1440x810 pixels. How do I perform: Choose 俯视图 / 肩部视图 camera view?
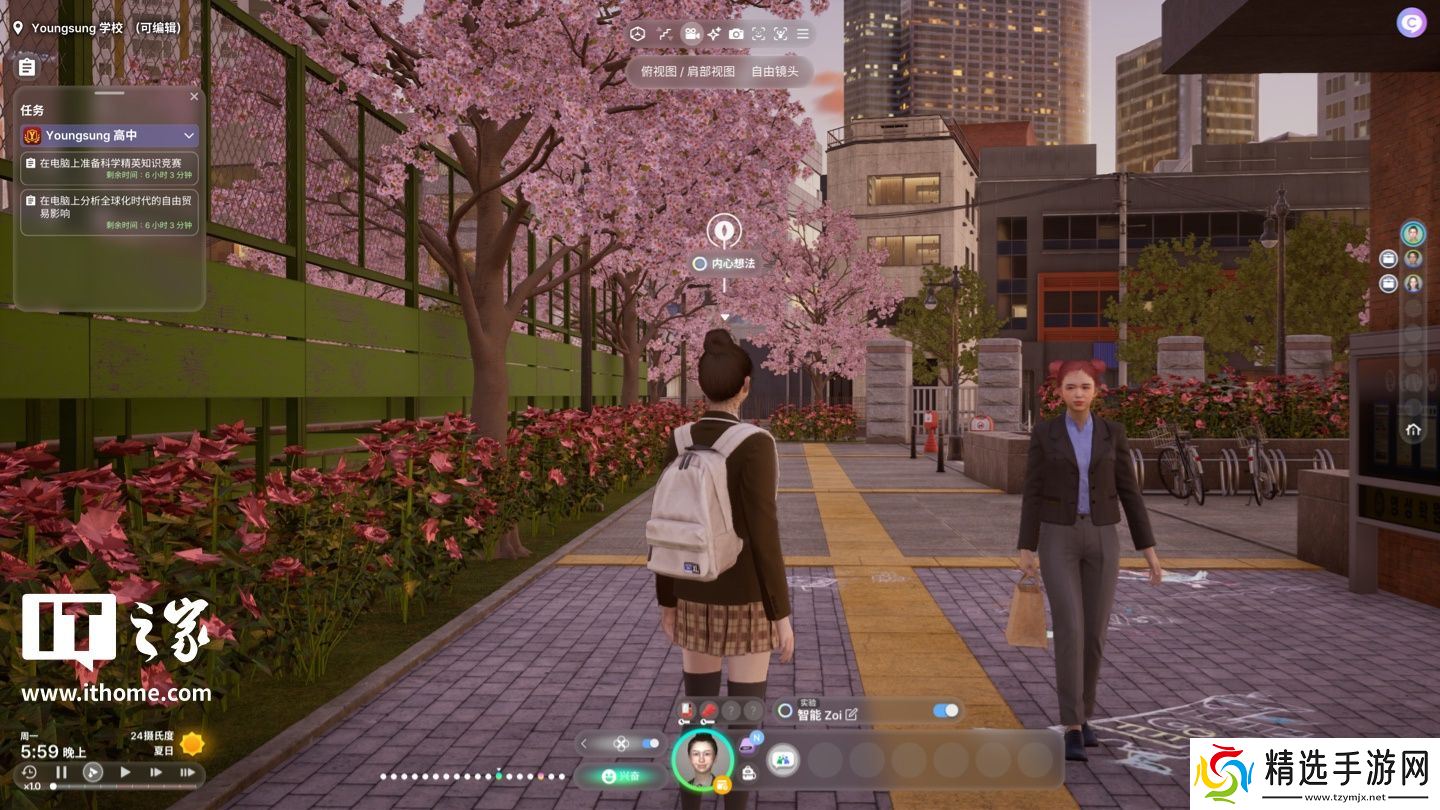pyautogui.click(x=687, y=72)
